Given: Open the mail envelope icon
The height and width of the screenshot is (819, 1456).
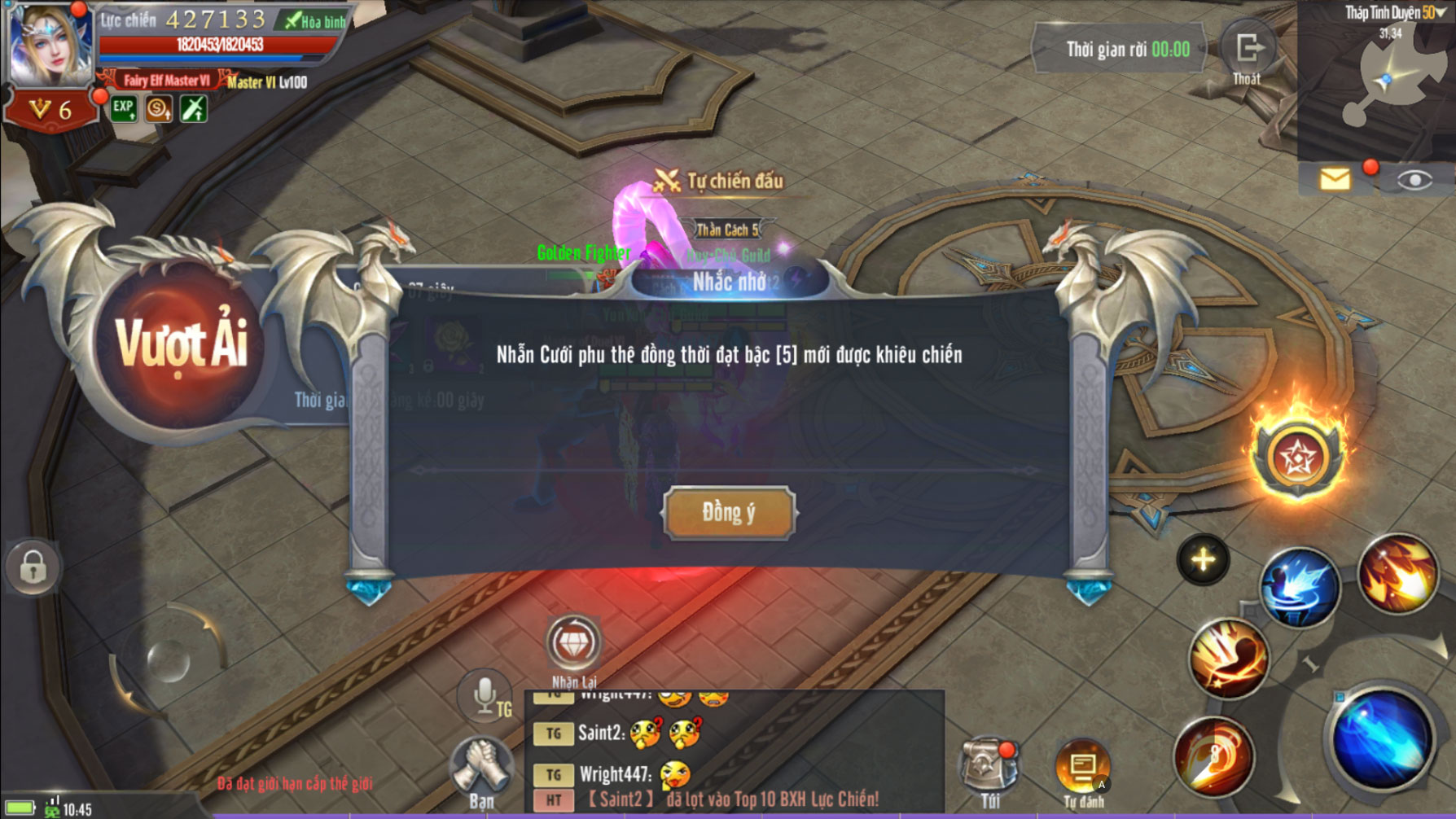Looking at the screenshot, I should [x=1335, y=179].
